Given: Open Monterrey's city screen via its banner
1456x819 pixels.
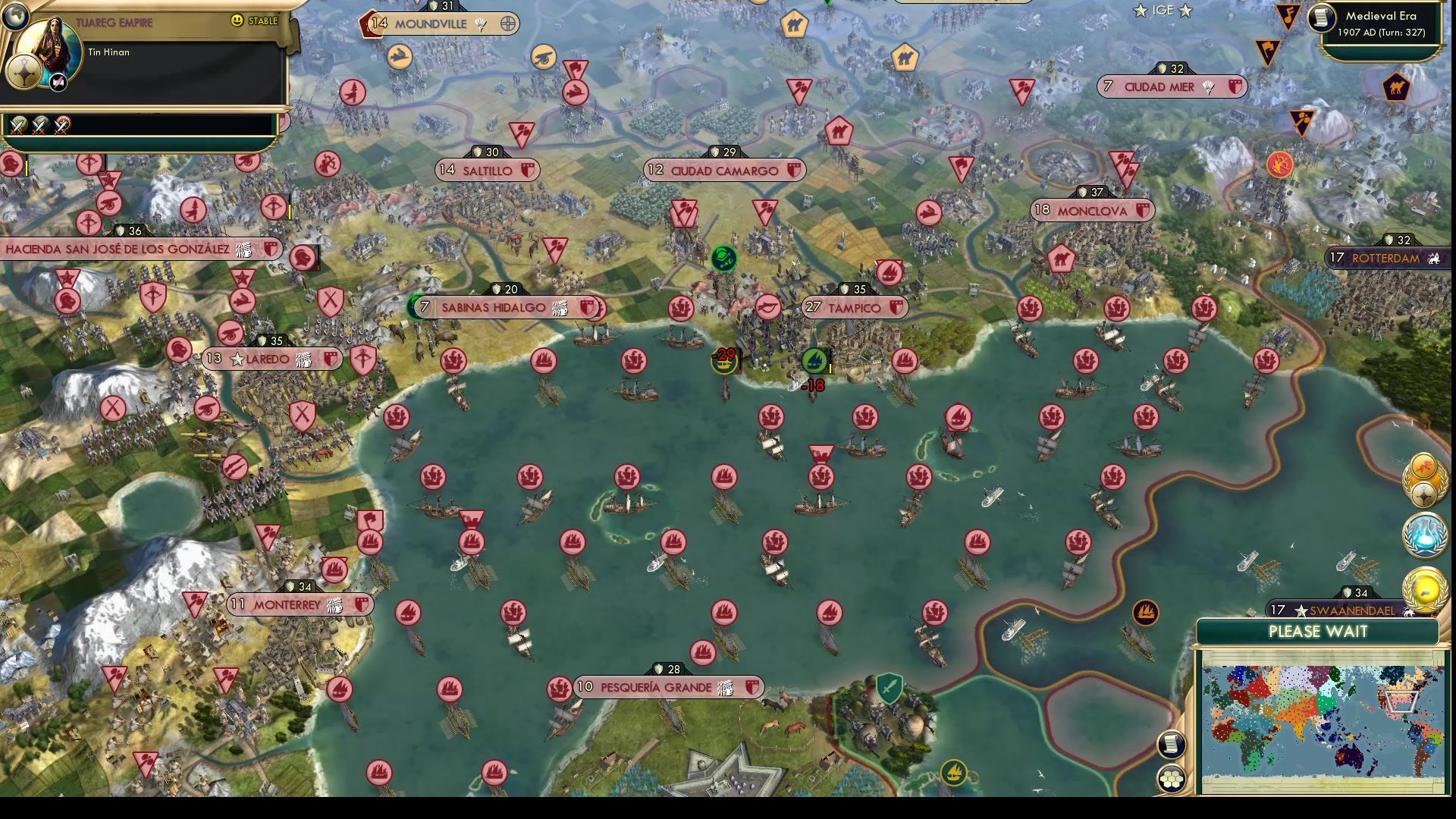Looking at the screenshot, I should [287, 605].
